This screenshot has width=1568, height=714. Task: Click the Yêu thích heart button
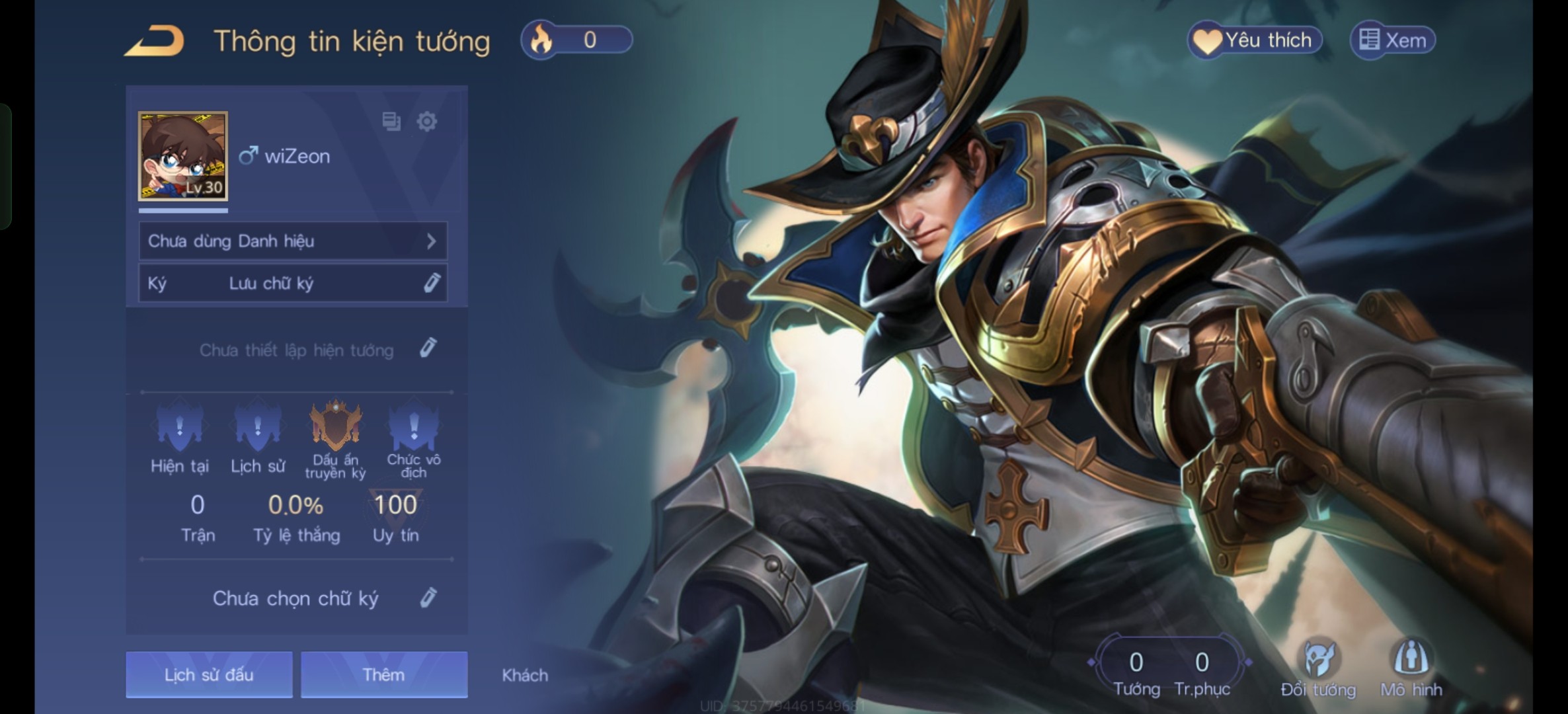1255,40
